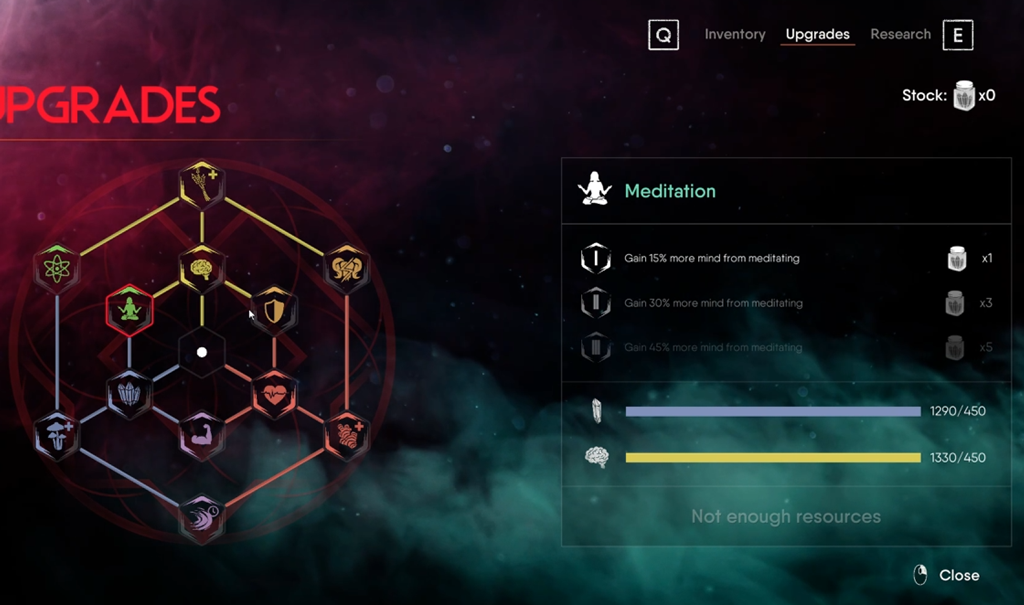Select the crystal upgrade node
This screenshot has height=605, width=1024.
pos(129,393)
